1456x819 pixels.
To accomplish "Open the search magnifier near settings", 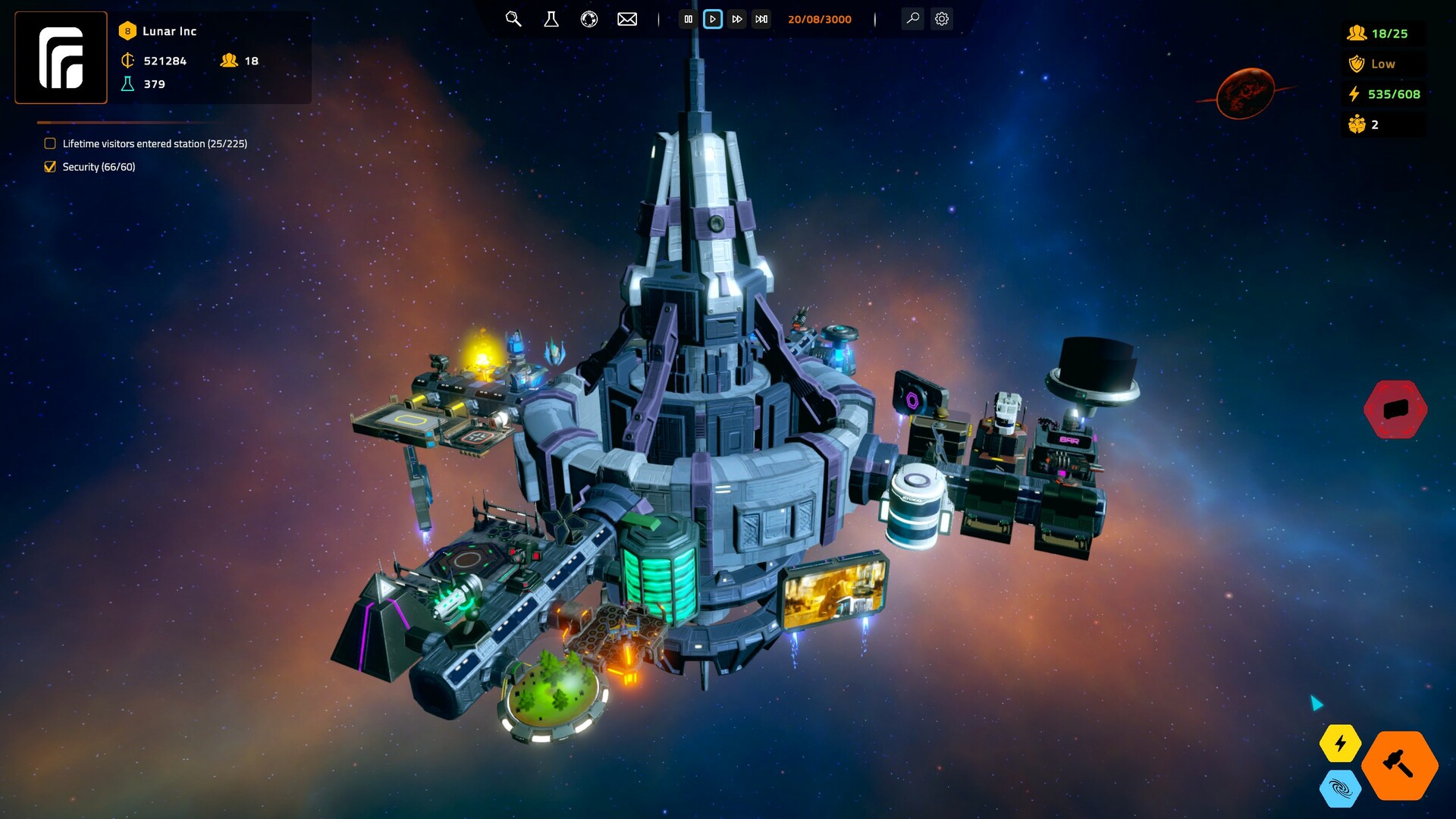I will click(x=912, y=19).
